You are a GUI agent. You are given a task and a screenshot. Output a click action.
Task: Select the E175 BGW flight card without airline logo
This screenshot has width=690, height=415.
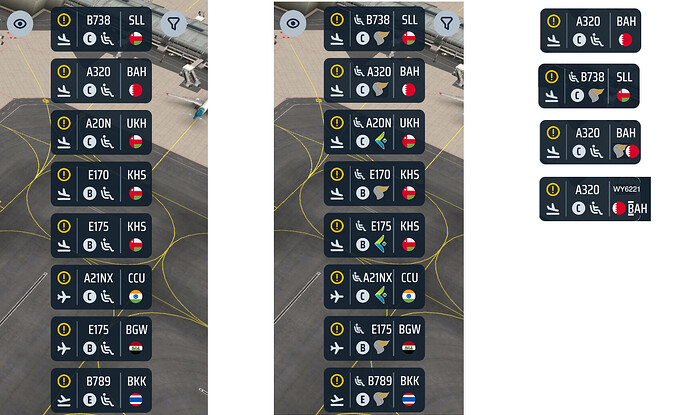(102, 339)
